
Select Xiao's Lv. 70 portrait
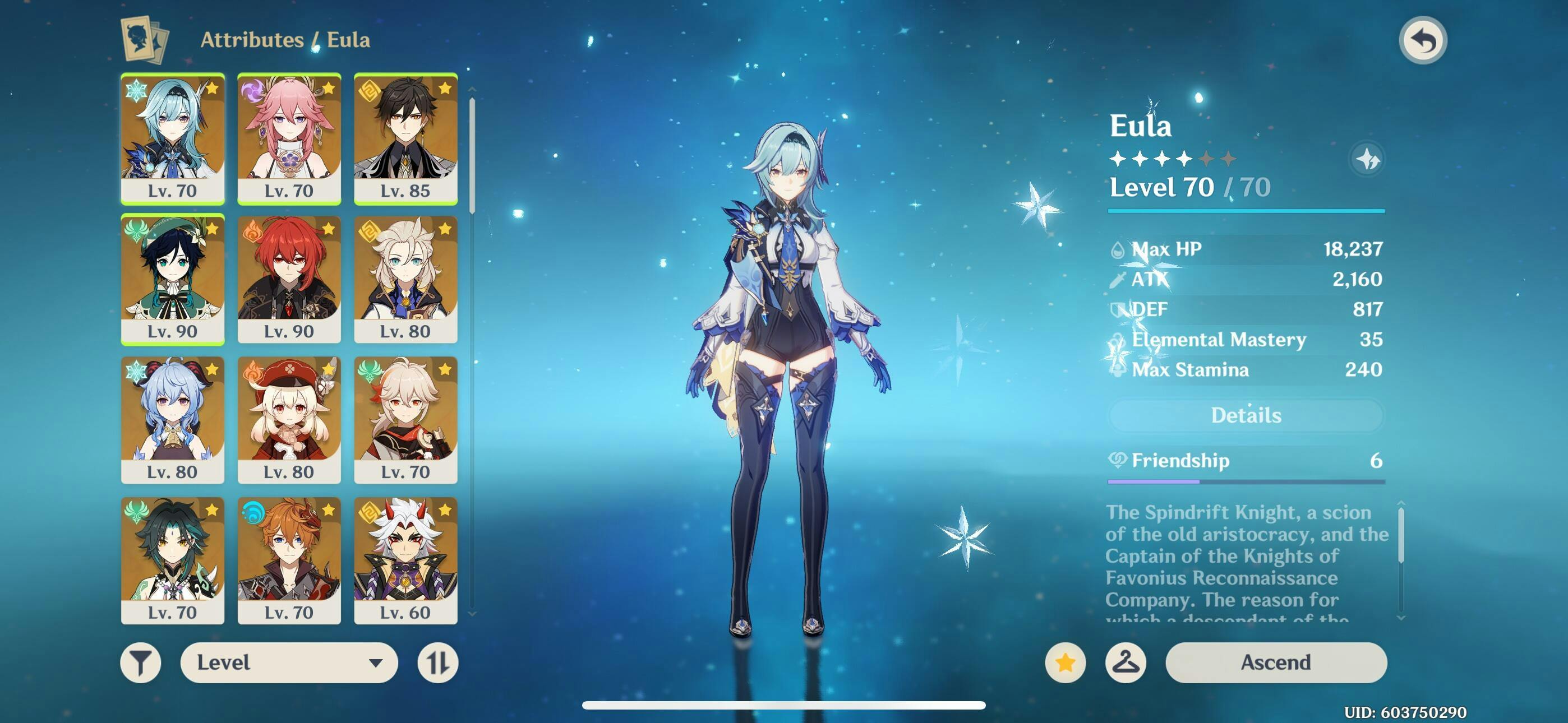click(x=173, y=560)
